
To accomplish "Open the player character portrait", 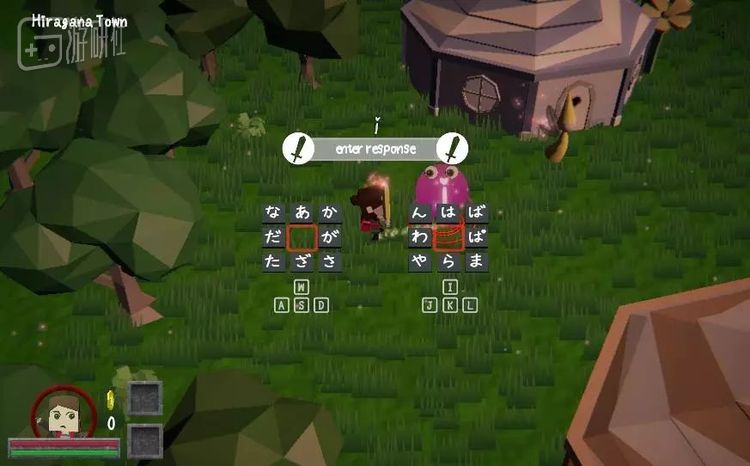I will tap(63, 412).
